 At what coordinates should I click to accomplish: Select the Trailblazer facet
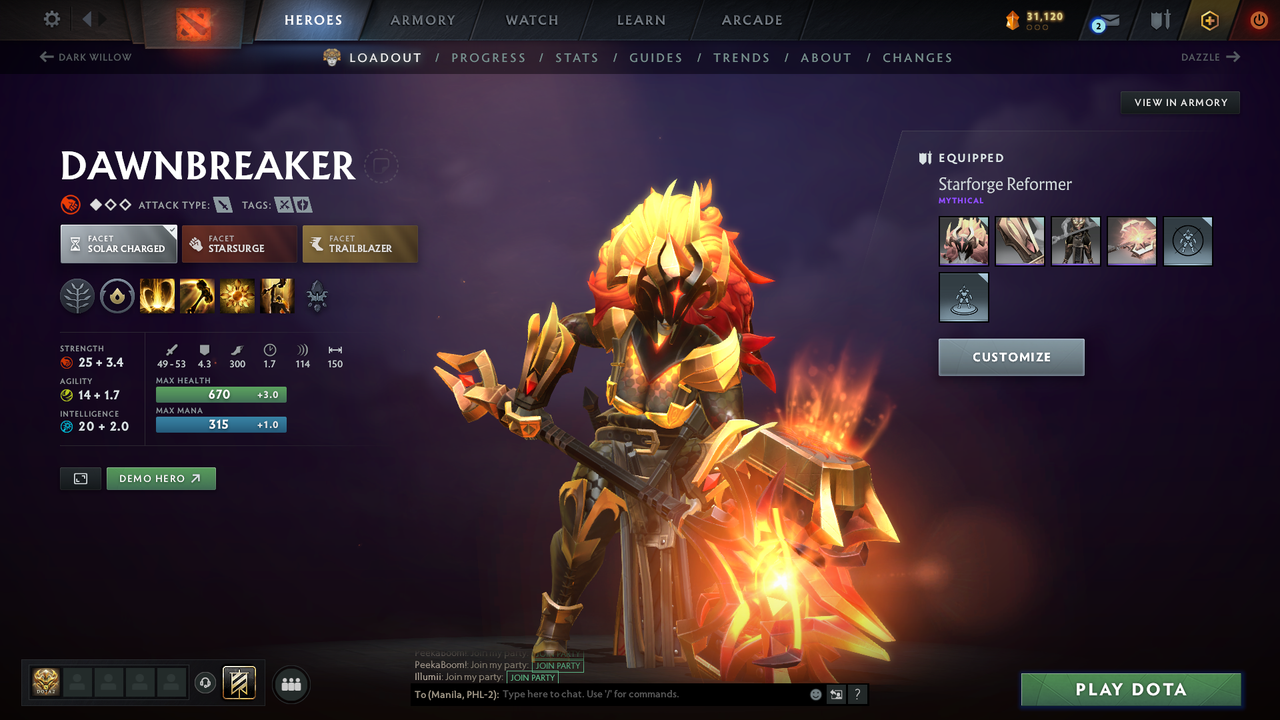pyautogui.click(x=360, y=243)
